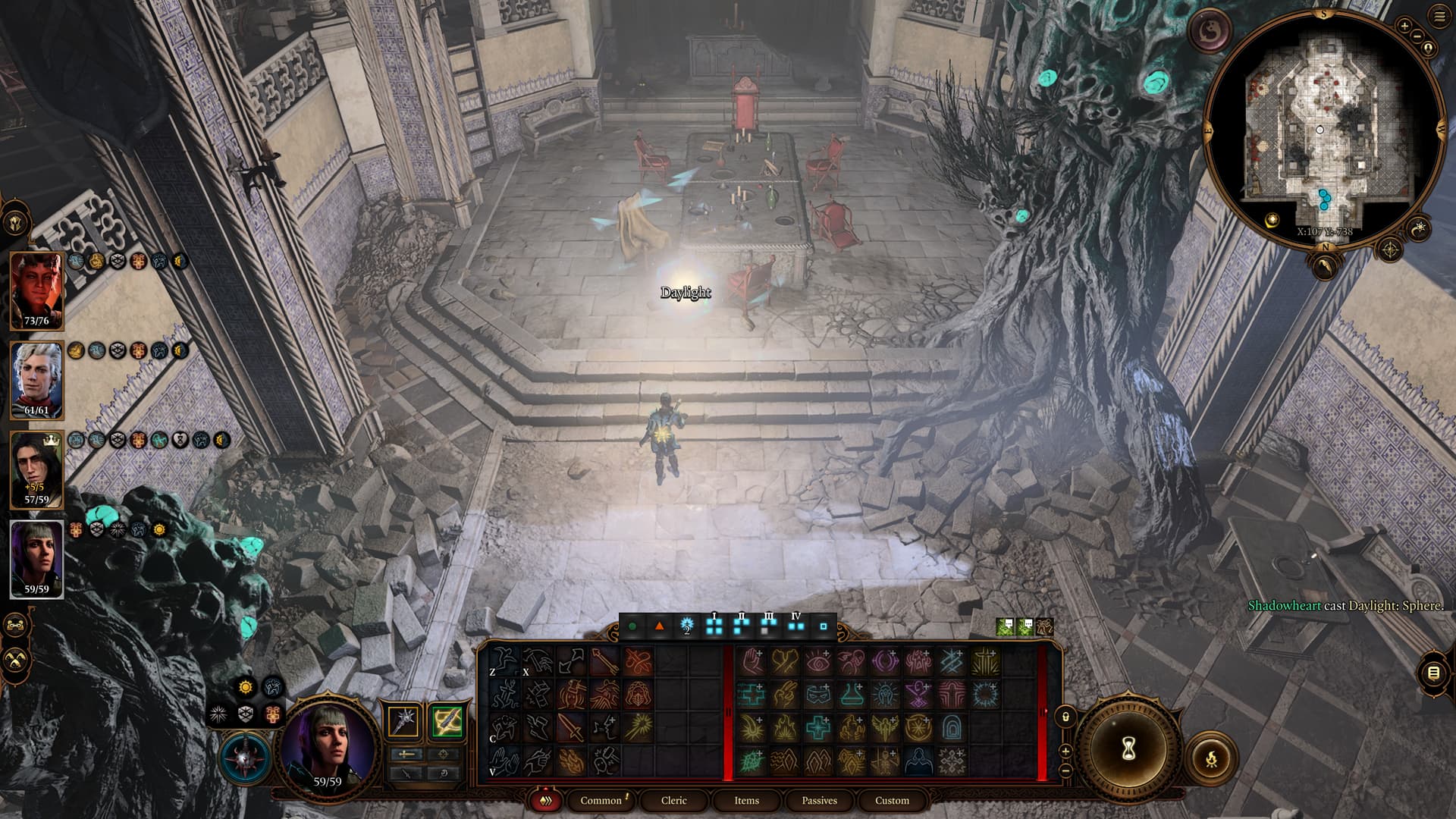Viewport: 1456px width, 819px height.
Task: Zoom in the minimap with plus button
Action: coord(1404,27)
